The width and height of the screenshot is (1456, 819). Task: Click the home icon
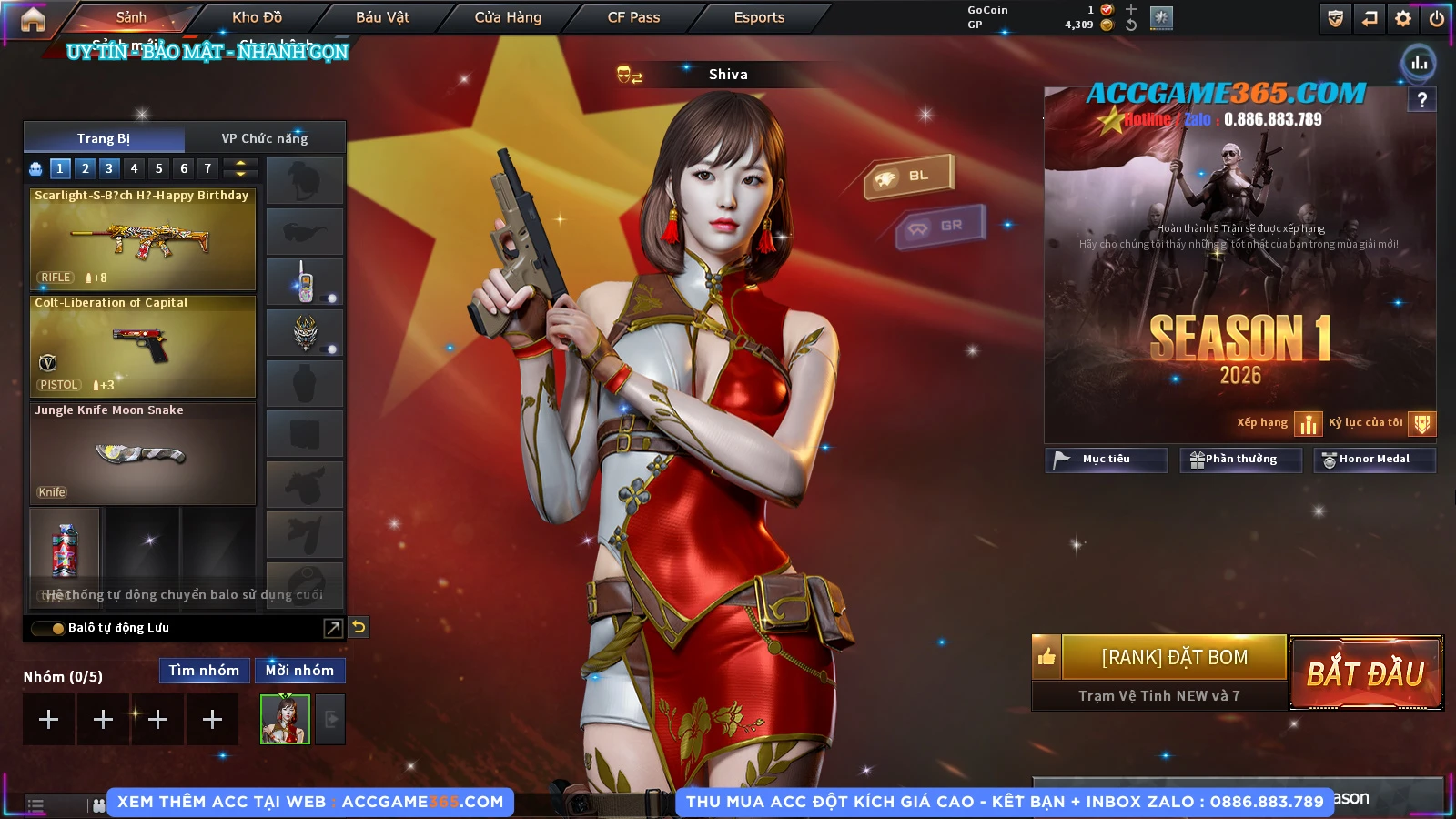33,19
